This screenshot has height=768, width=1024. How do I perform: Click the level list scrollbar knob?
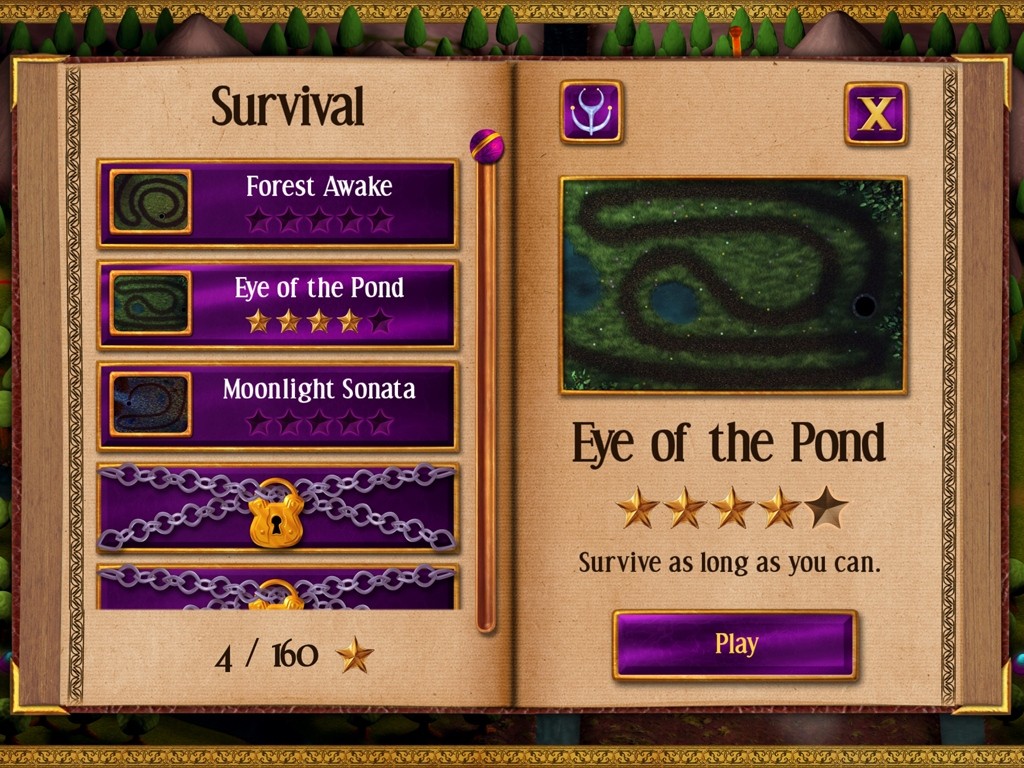(486, 147)
